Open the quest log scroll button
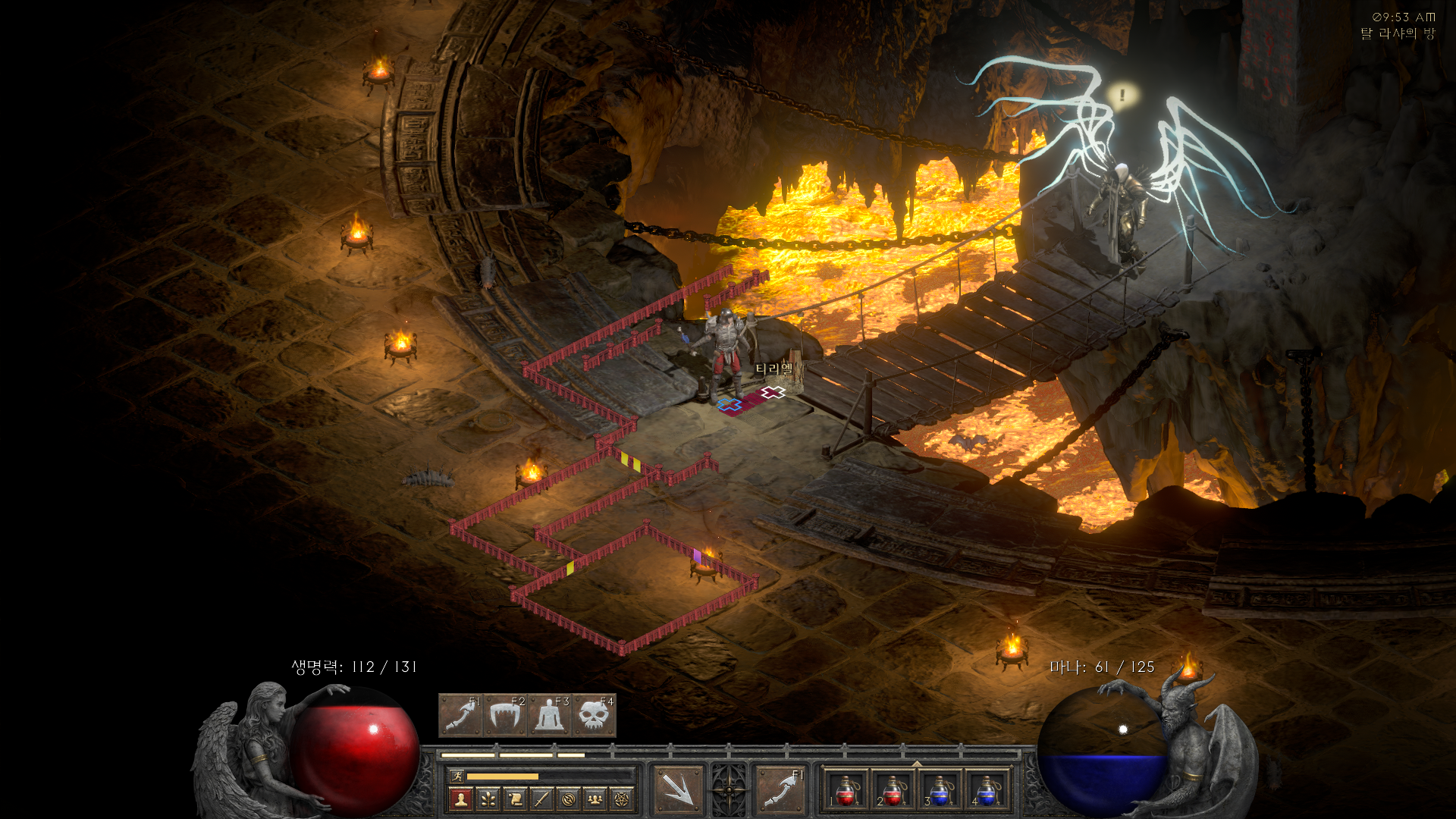1456x819 pixels. (x=515, y=799)
